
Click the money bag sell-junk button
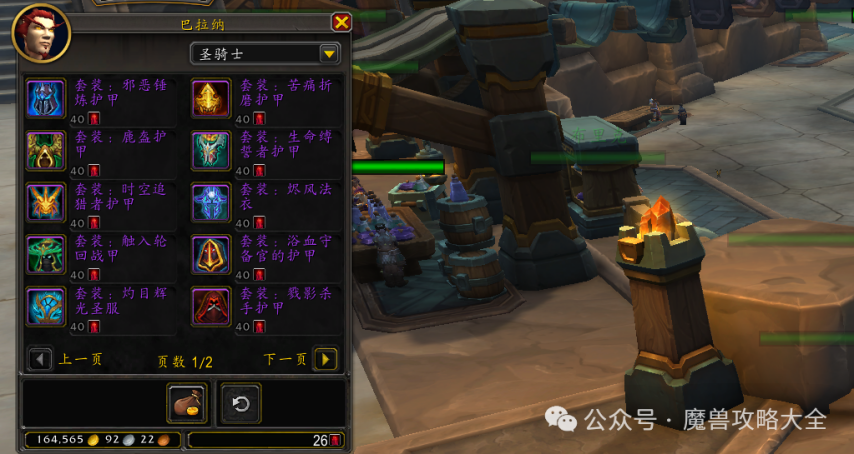[x=187, y=403]
